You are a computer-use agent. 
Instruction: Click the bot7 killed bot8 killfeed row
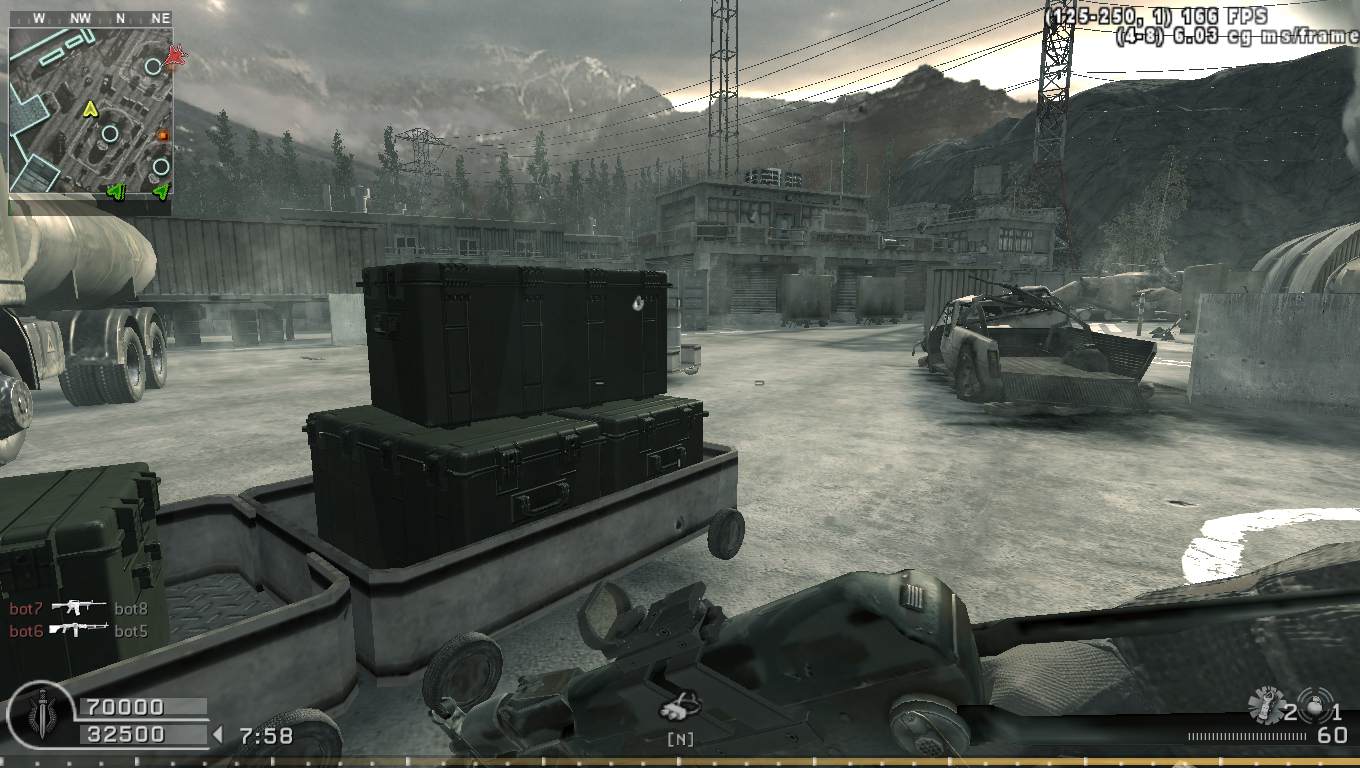(x=78, y=608)
